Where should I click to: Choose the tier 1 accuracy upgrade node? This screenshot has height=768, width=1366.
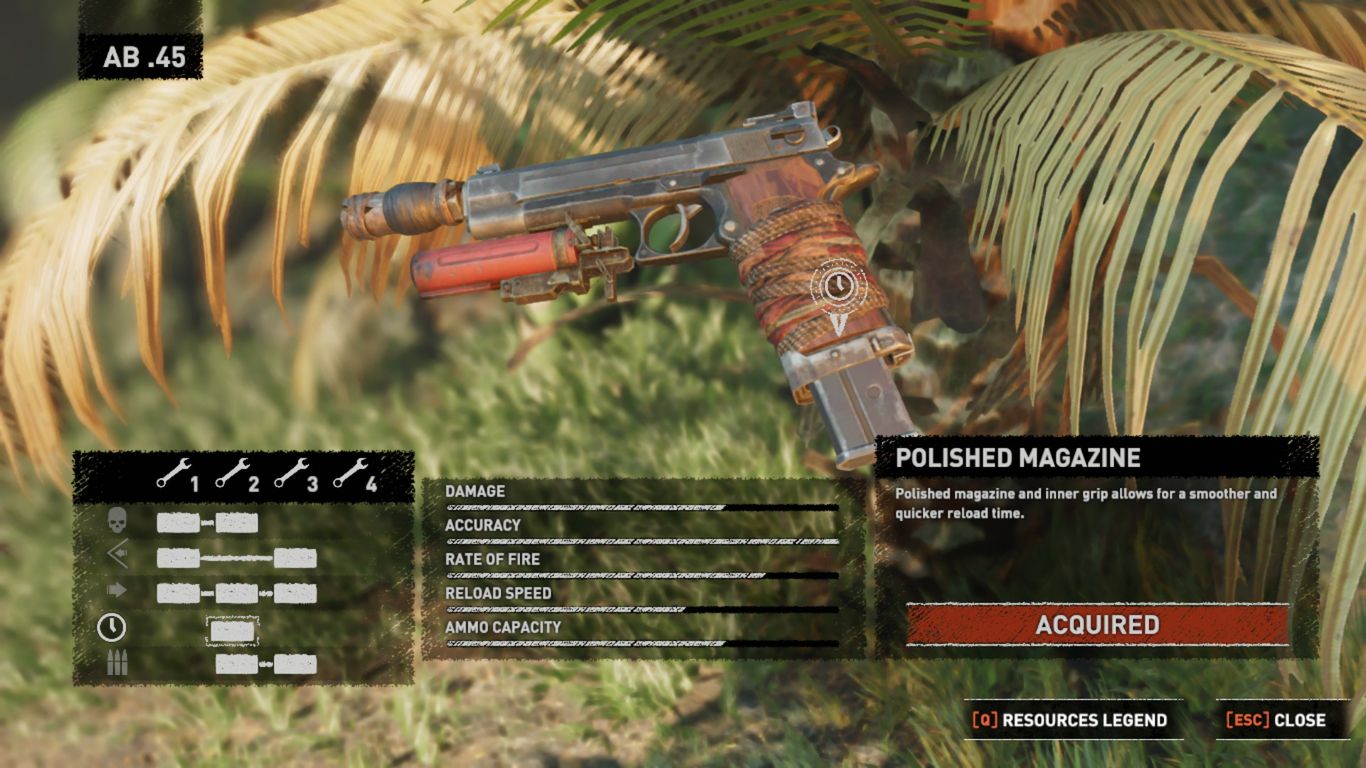pos(178,558)
